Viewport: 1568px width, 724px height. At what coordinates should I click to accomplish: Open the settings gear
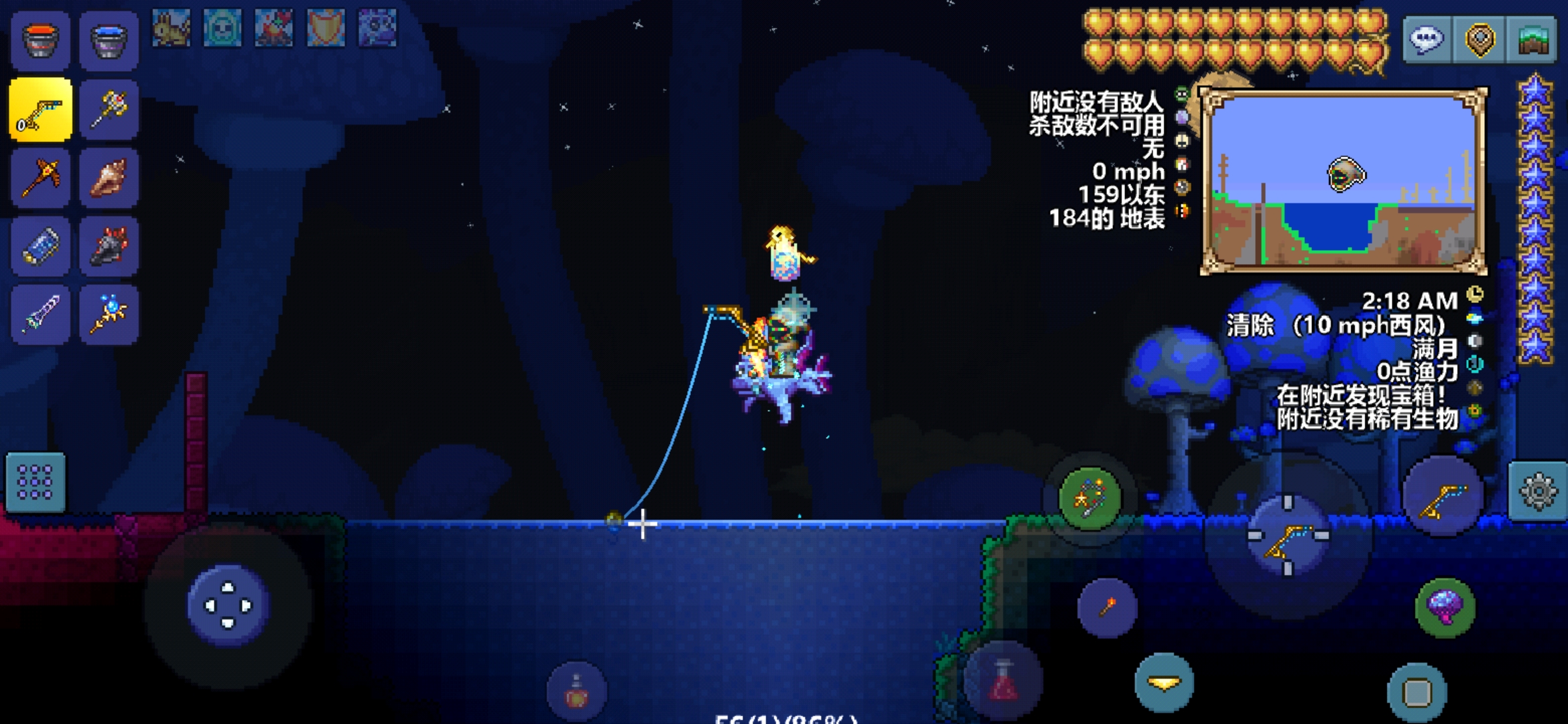(x=1538, y=491)
